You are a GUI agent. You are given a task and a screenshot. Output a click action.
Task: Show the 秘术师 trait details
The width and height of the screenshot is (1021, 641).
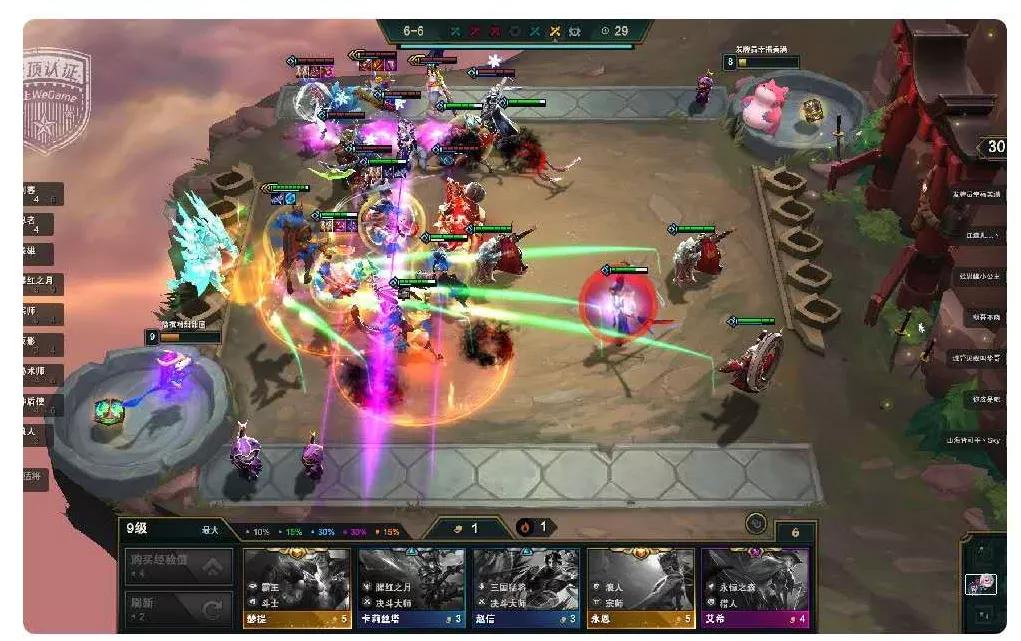[42, 375]
